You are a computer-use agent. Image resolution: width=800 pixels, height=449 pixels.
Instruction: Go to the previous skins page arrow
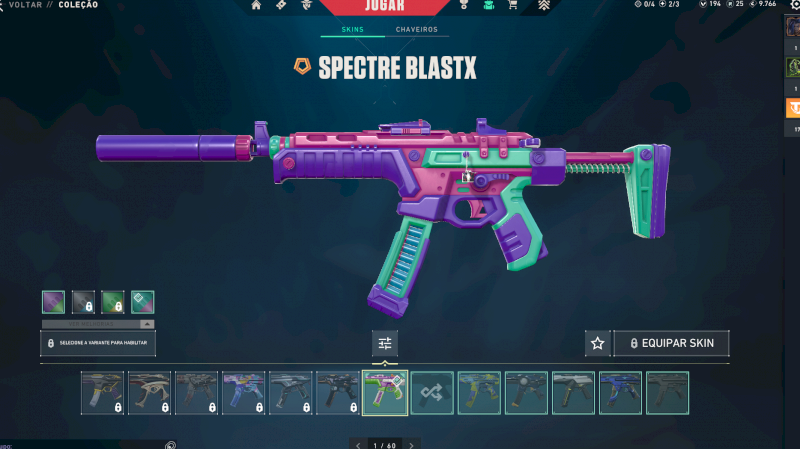point(358,444)
